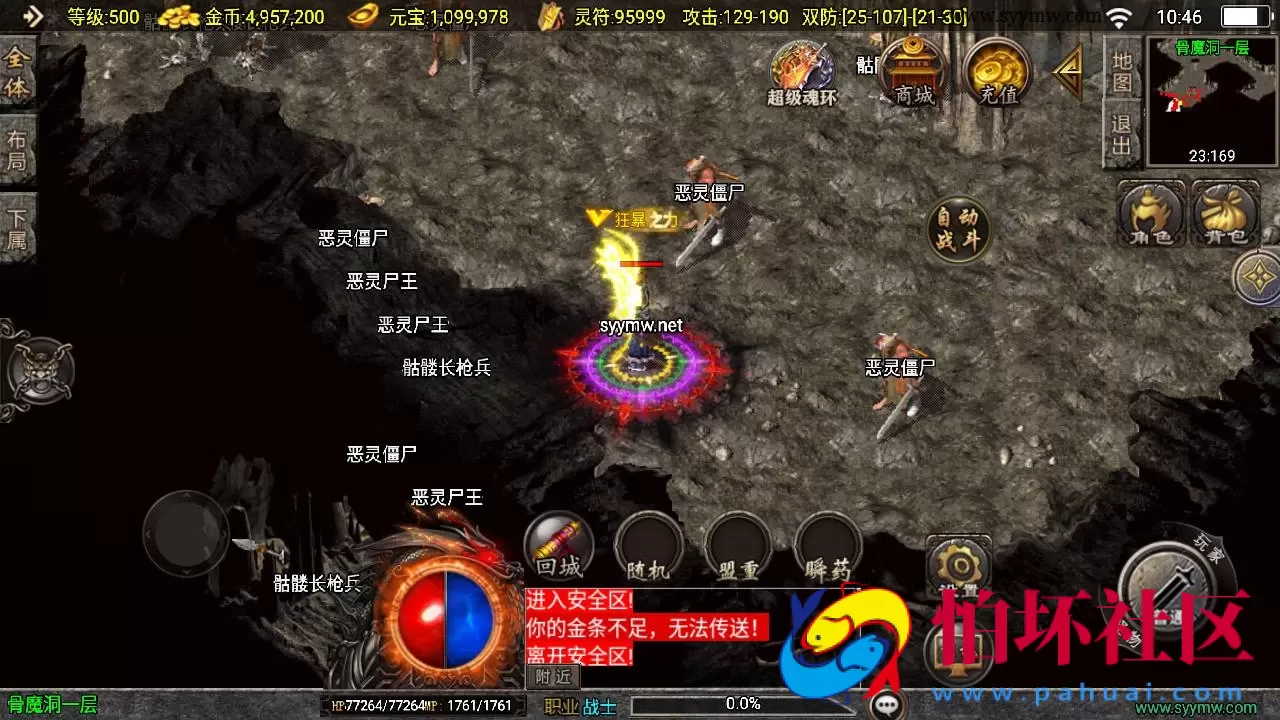Viewport: 1280px width, 720px height.
Task: Open the 商城 mall icon
Action: pyautogui.click(x=911, y=72)
